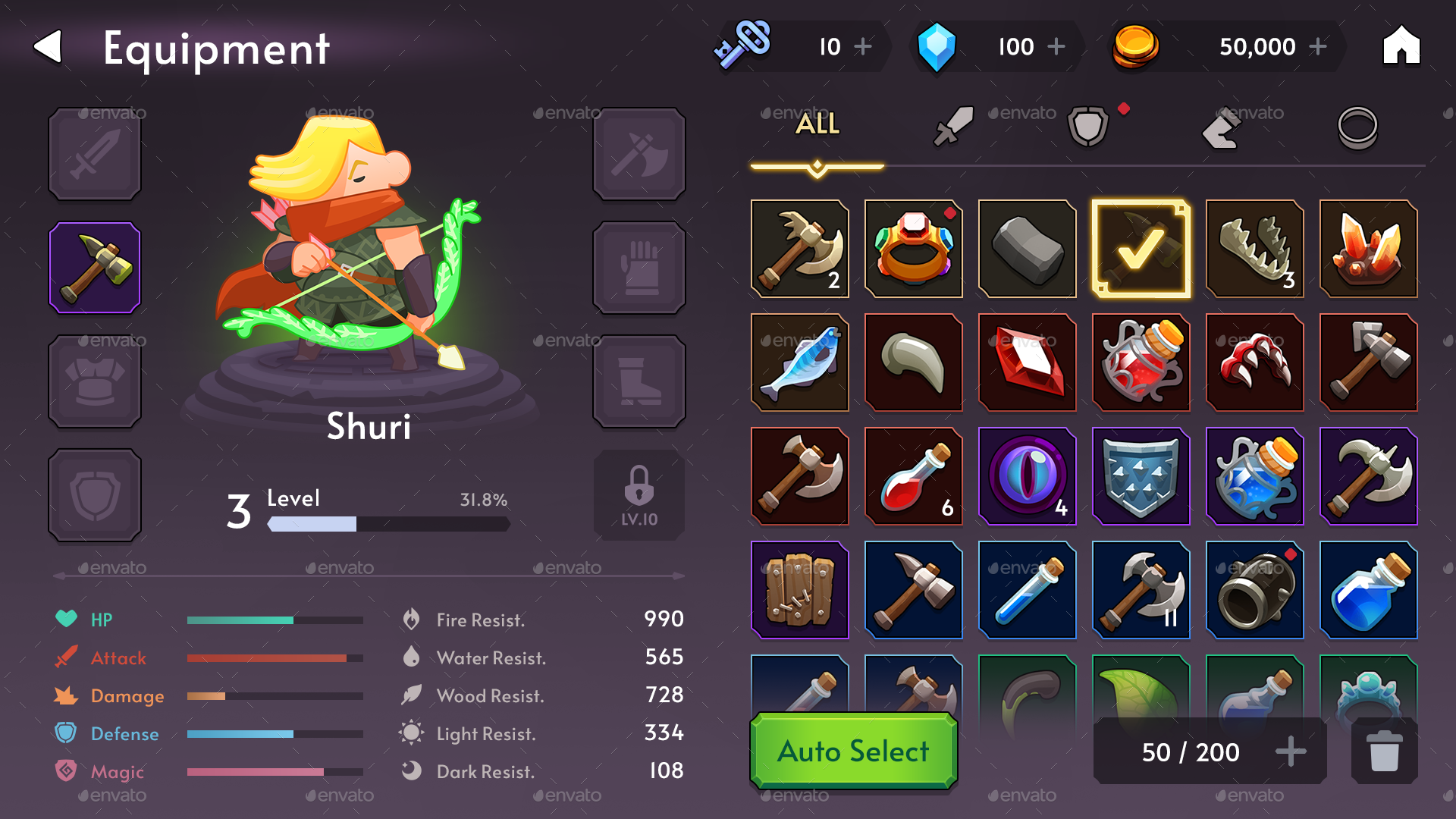Select the shield equipment slot
This screenshot has height=819, width=1456.
coord(95,495)
